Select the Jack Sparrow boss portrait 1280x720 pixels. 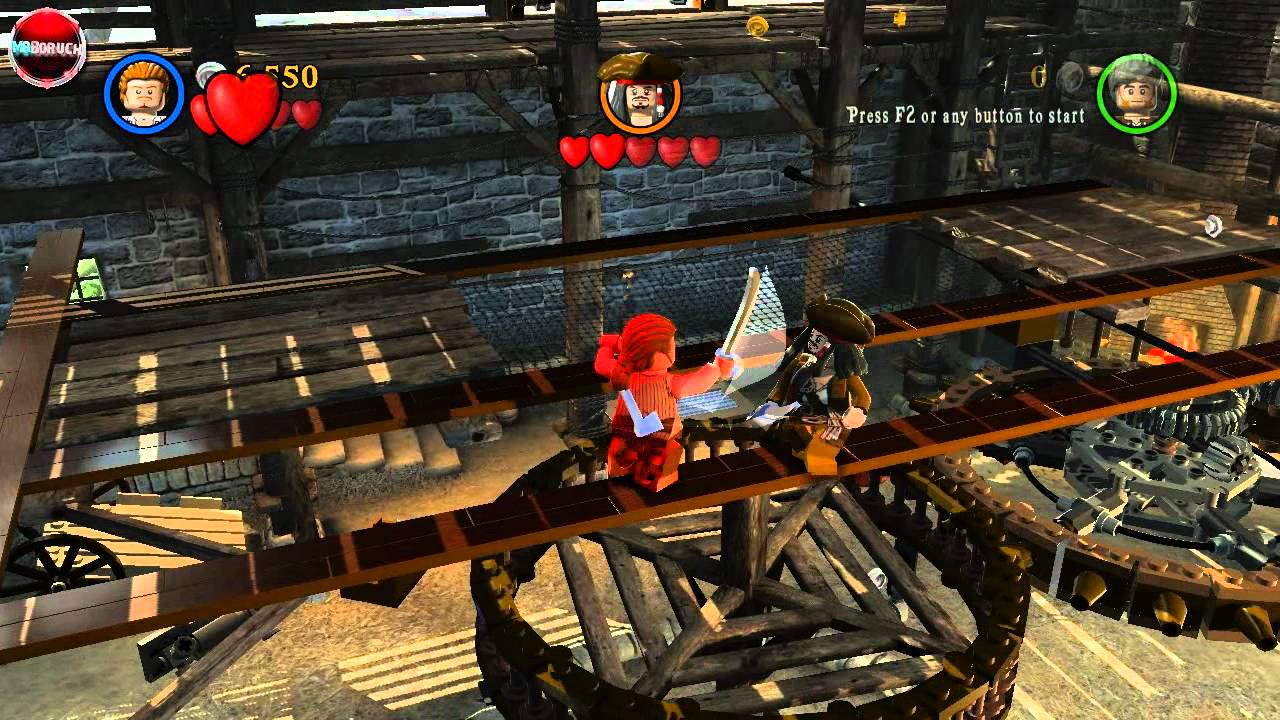pyautogui.click(x=640, y=96)
